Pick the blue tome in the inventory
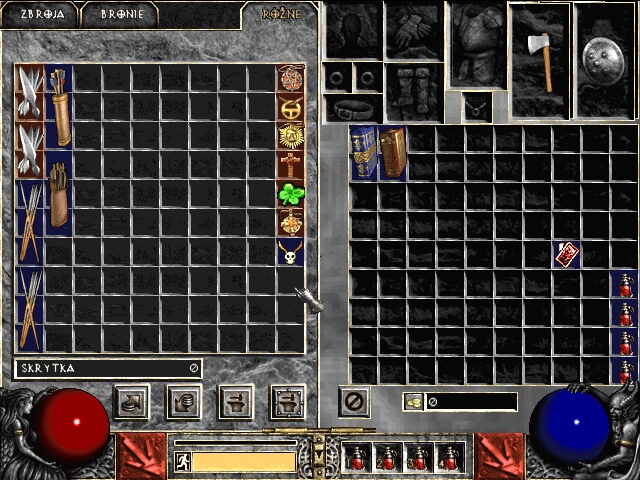 363,153
